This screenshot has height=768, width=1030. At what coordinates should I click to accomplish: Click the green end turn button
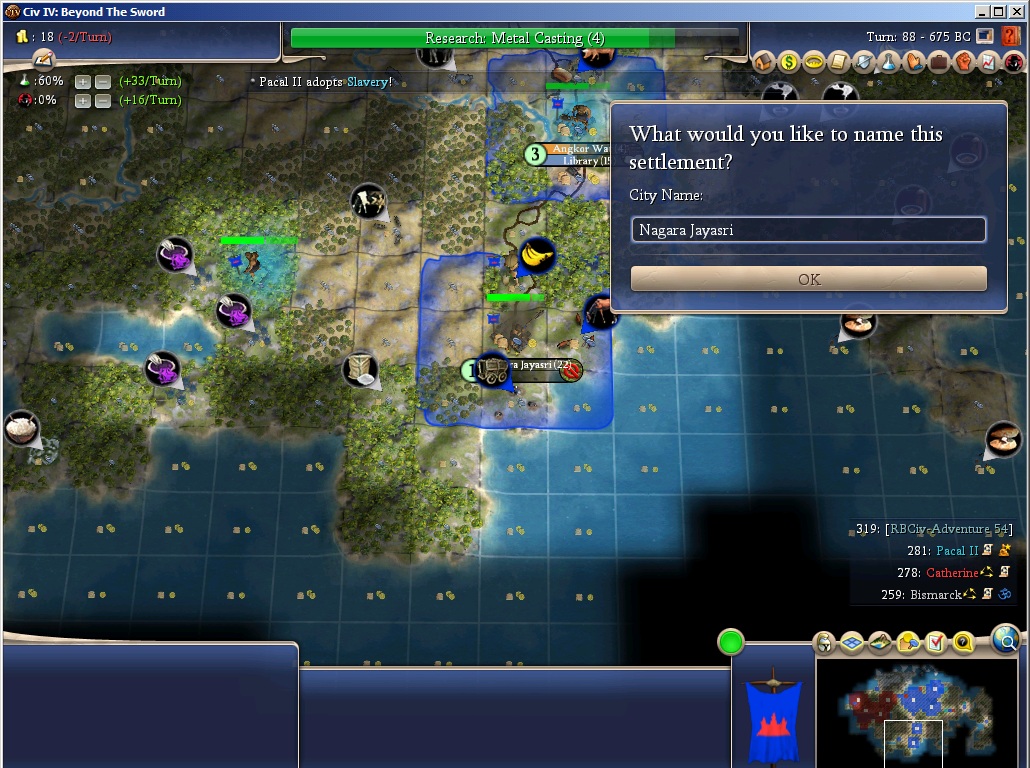pyautogui.click(x=731, y=642)
